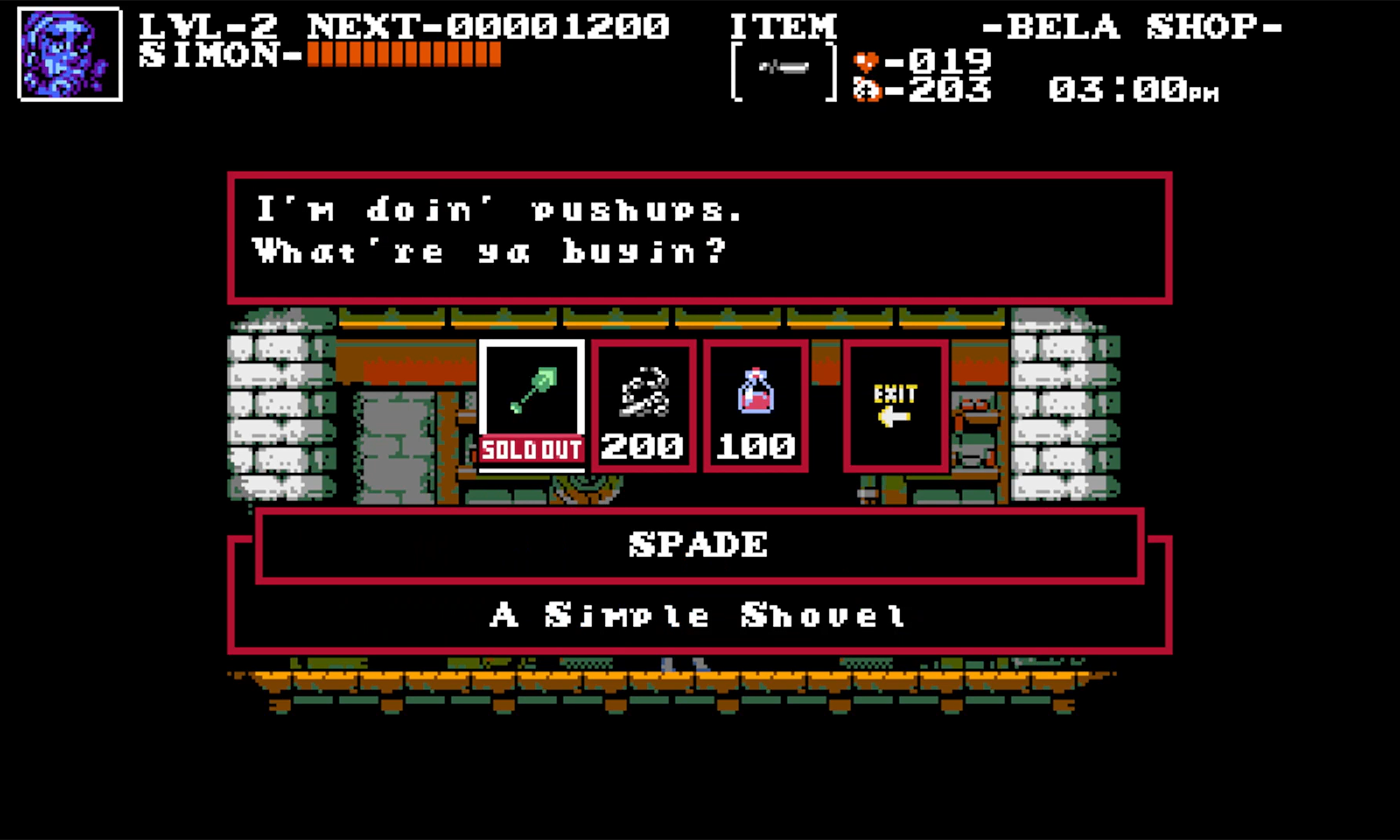Buy the red potion for 100

coord(755,404)
